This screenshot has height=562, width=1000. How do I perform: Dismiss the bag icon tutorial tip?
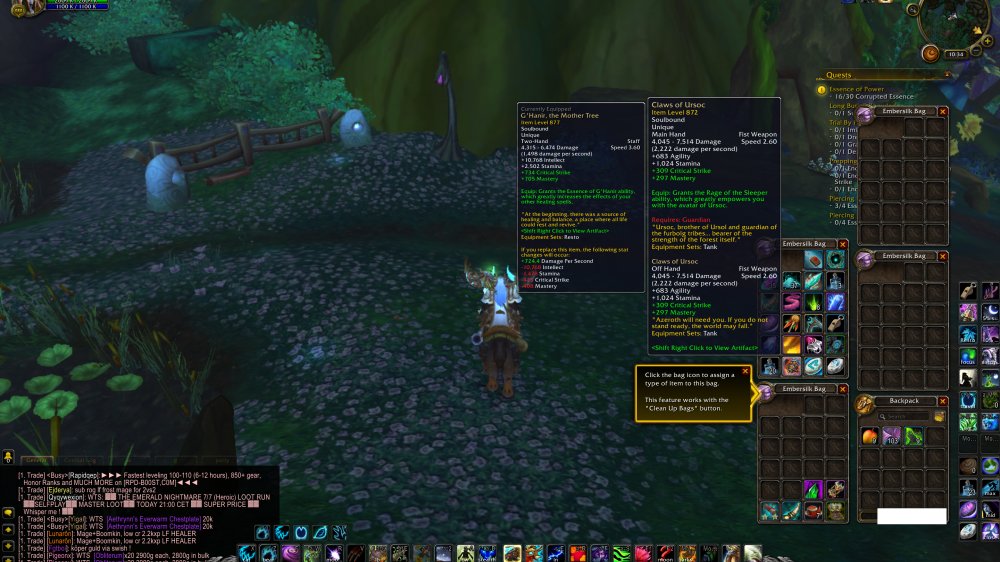[x=745, y=372]
